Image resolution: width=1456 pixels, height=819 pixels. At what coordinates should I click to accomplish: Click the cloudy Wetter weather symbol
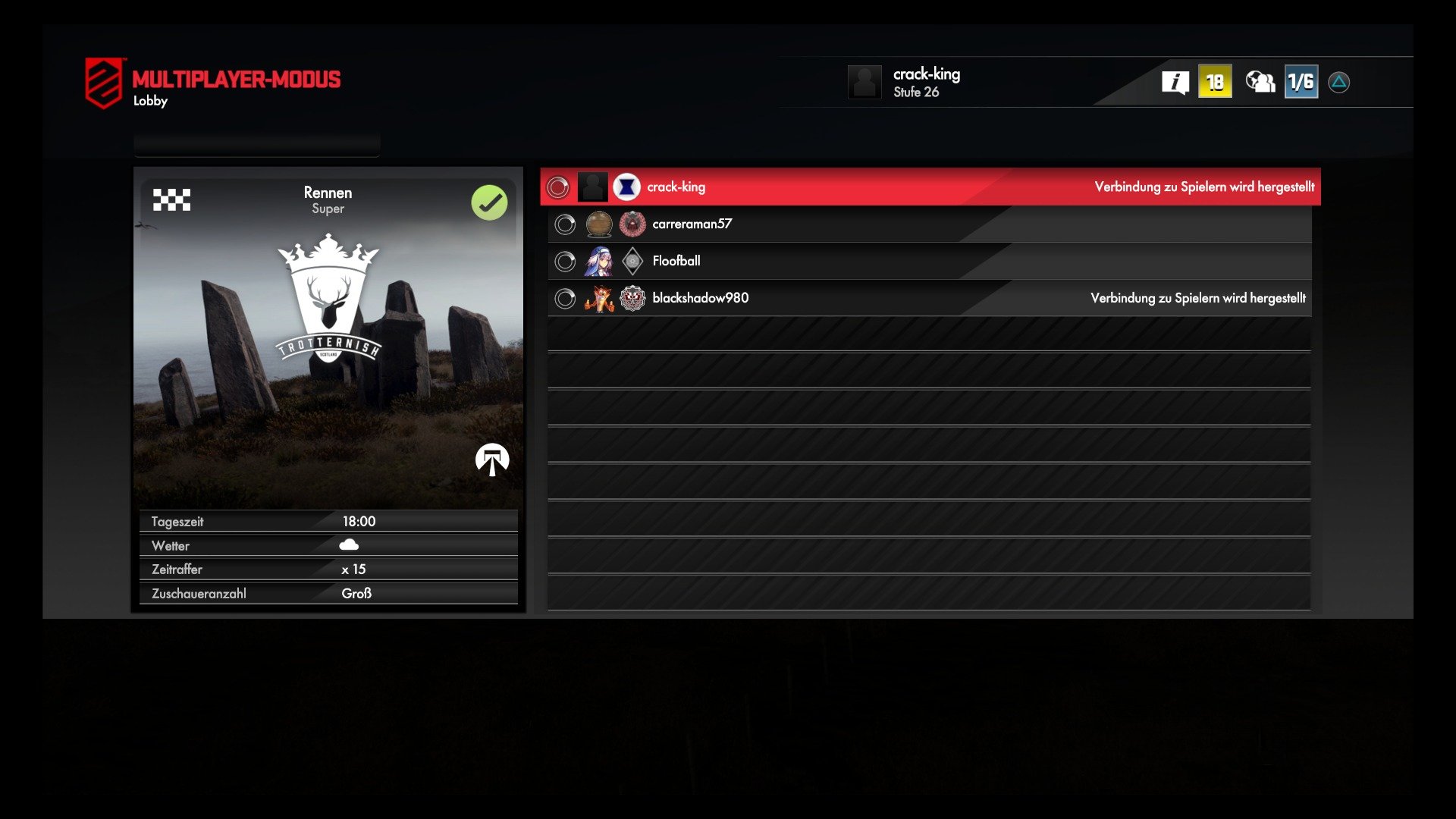pos(350,543)
